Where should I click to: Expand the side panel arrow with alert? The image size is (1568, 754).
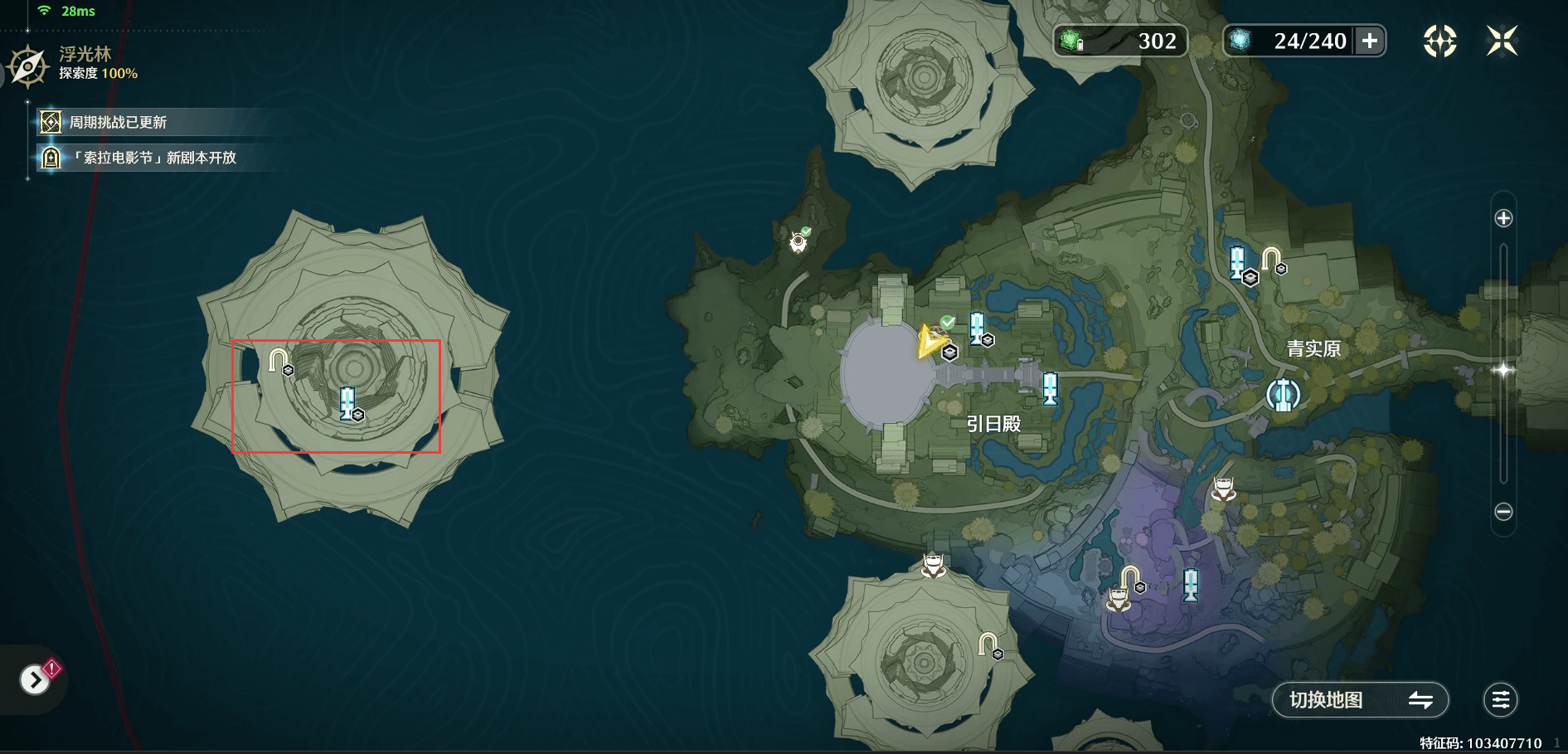35,680
